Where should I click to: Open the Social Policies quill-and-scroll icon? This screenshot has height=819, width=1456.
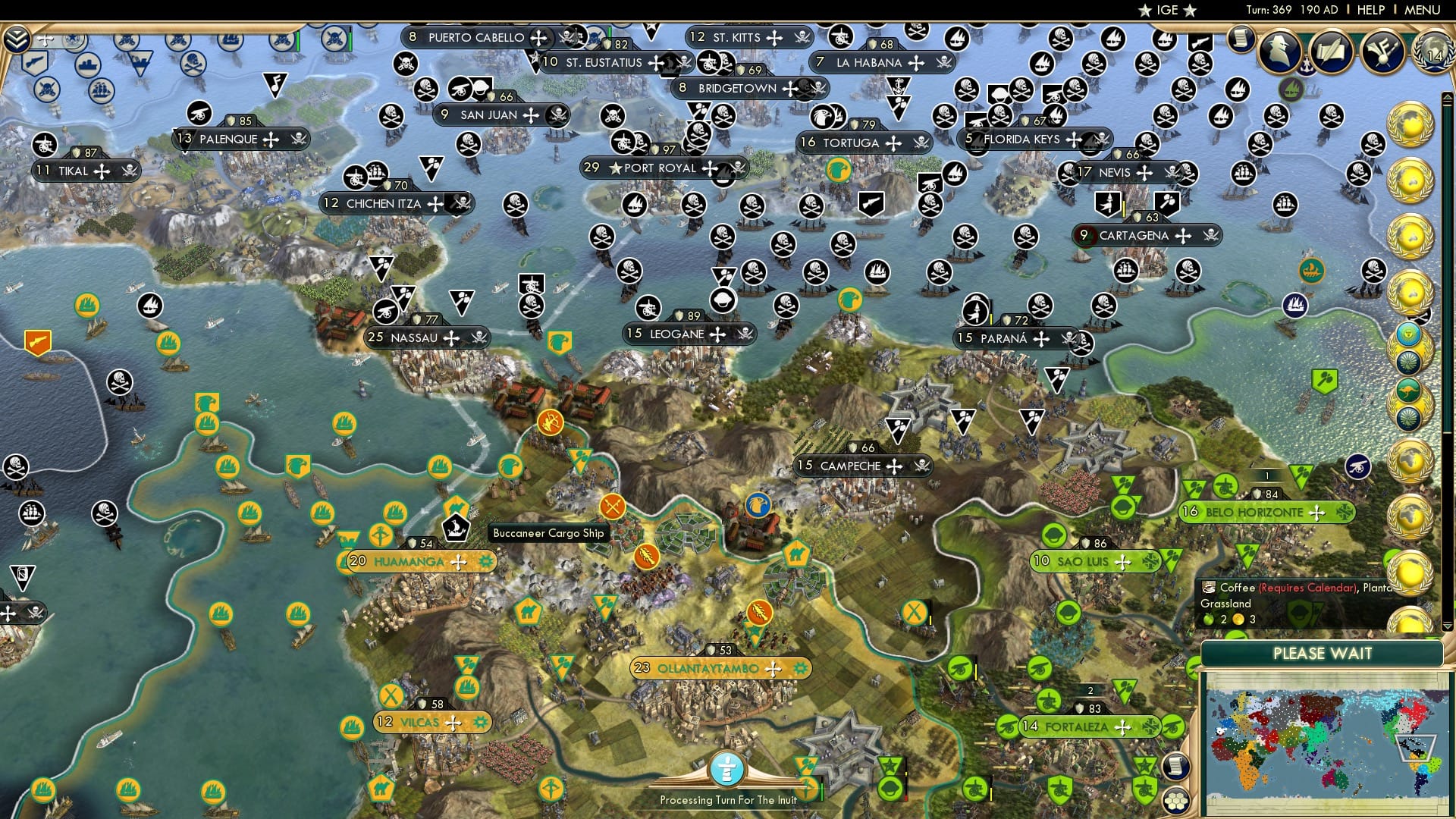[1332, 52]
